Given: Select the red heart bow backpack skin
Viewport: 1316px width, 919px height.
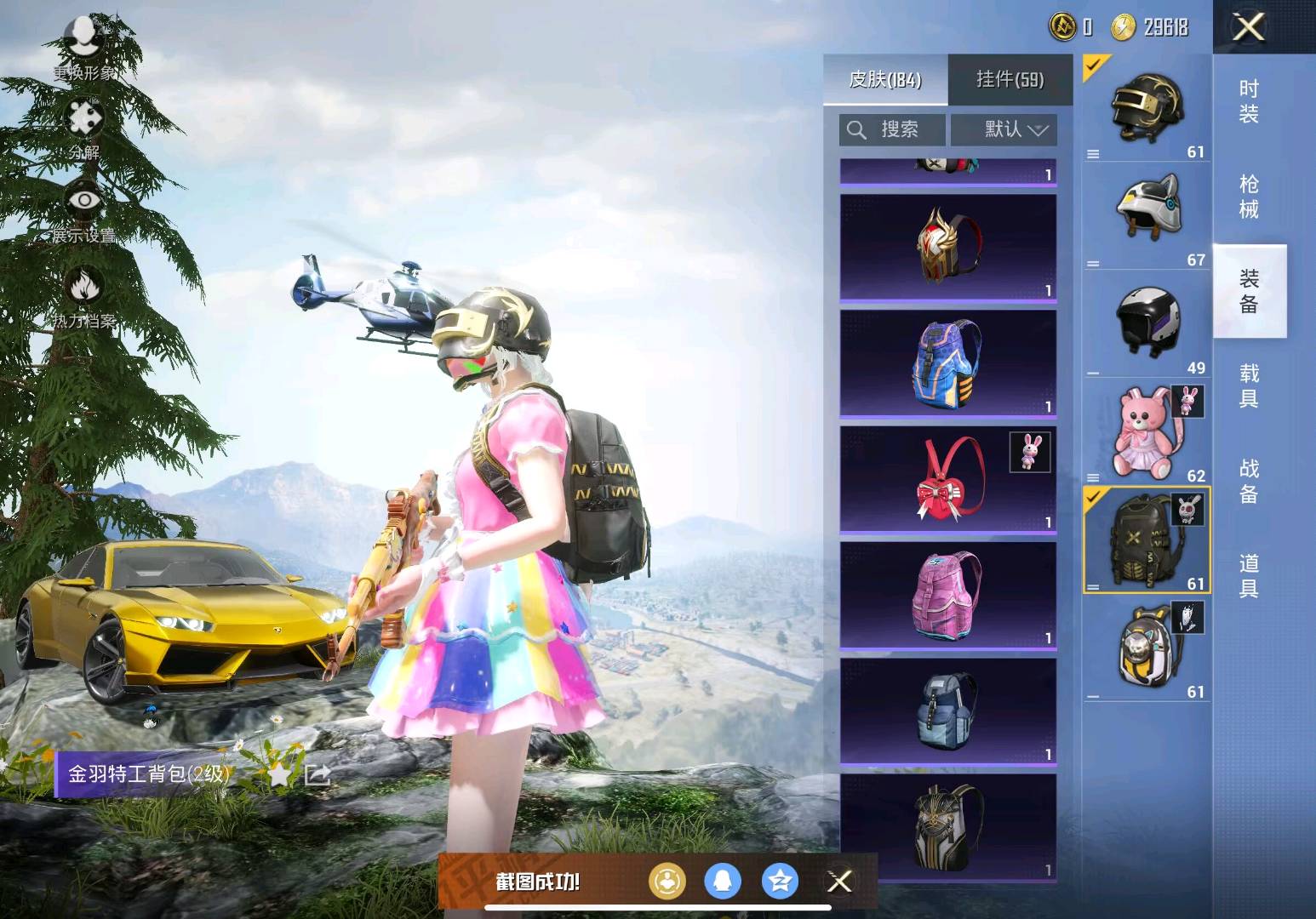Looking at the screenshot, I should [x=948, y=479].
